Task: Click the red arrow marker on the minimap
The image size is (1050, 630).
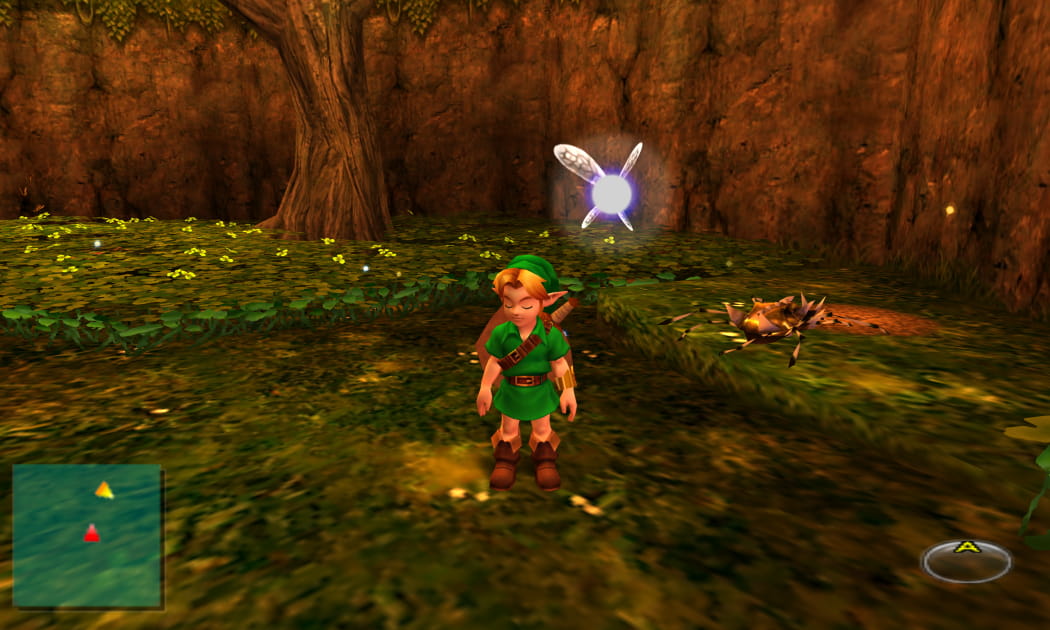Action: point(91,534)
